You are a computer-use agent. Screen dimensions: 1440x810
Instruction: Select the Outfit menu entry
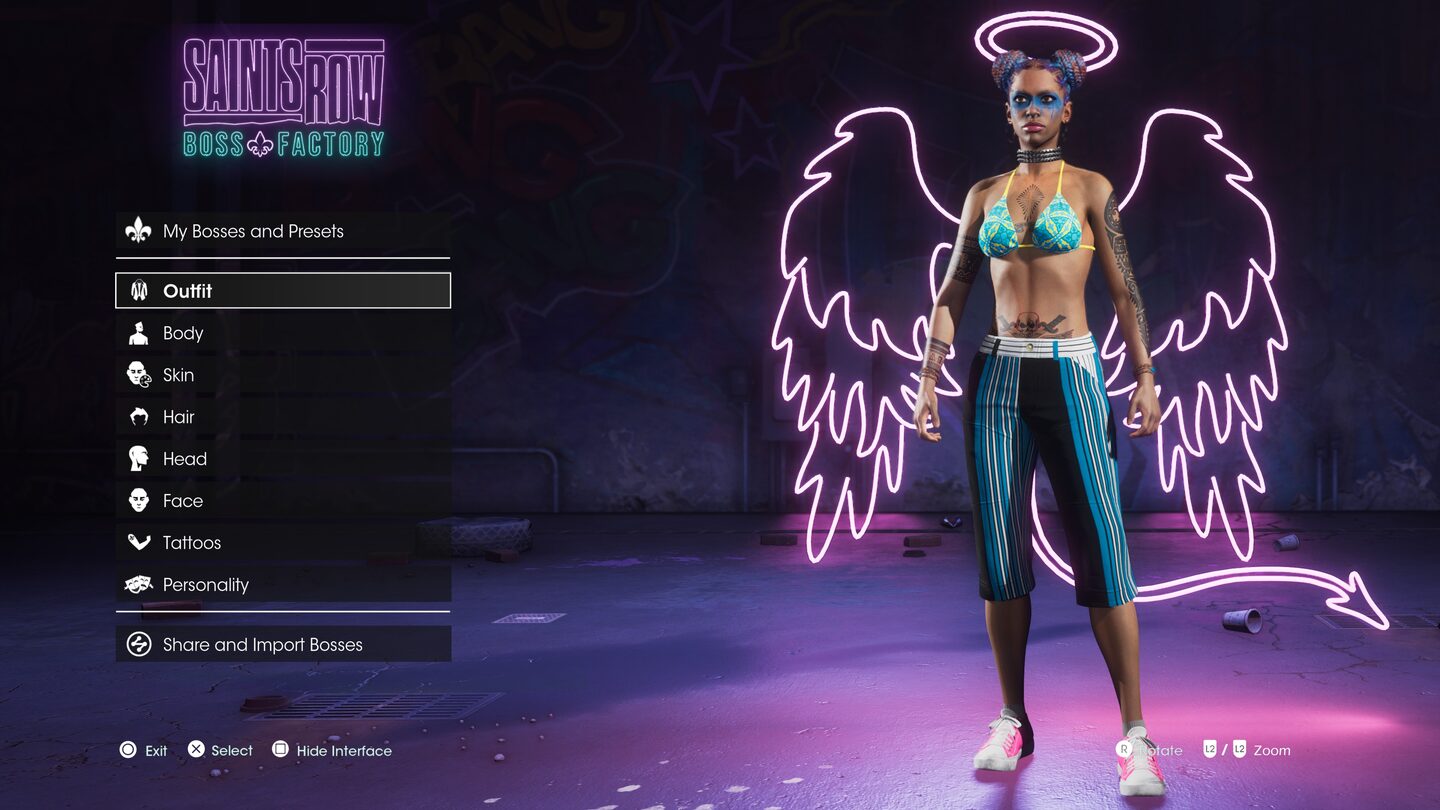coord(282,291)
